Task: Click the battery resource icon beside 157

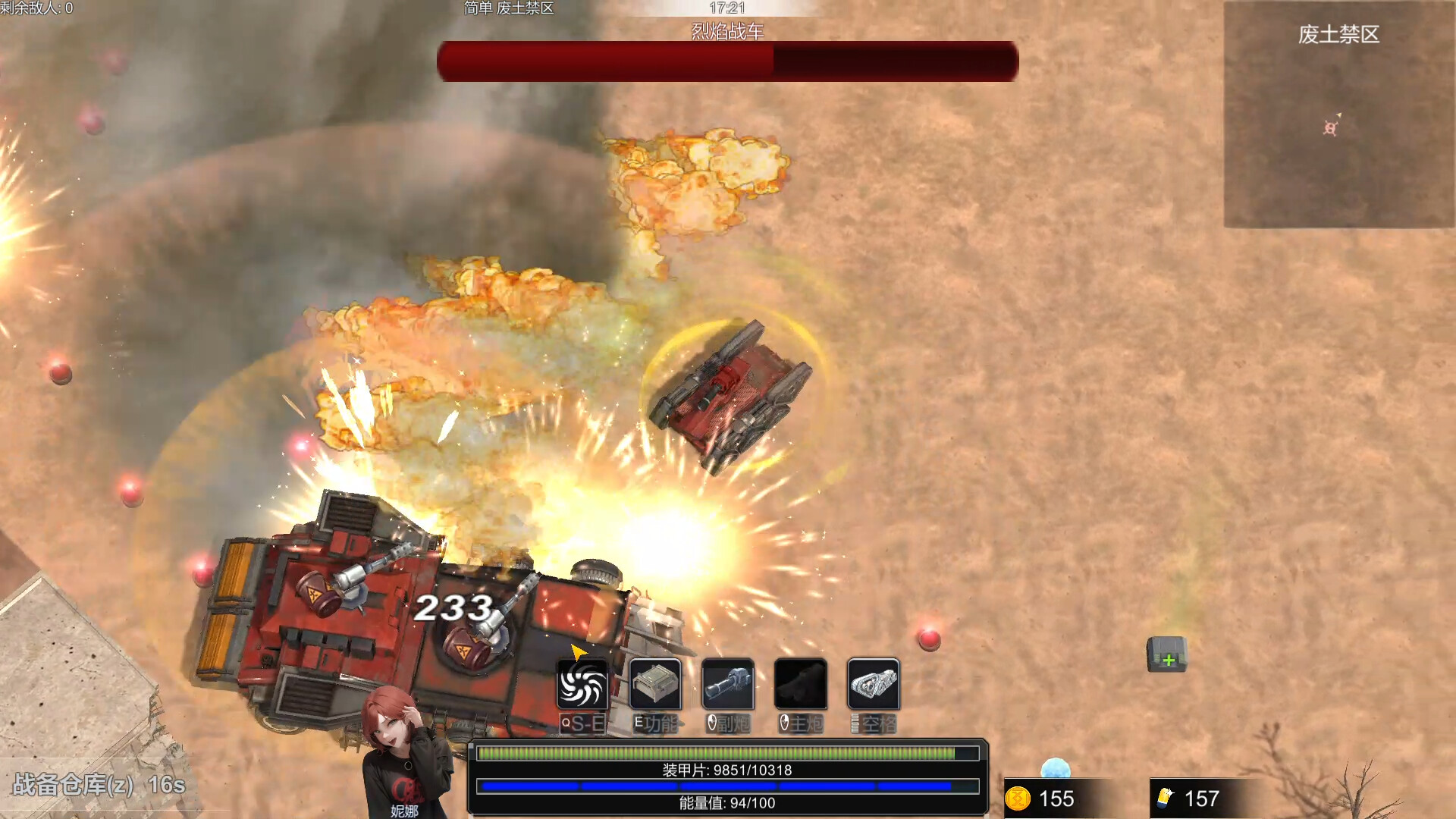Action: pyautogui.click(x=1162, y=799)
